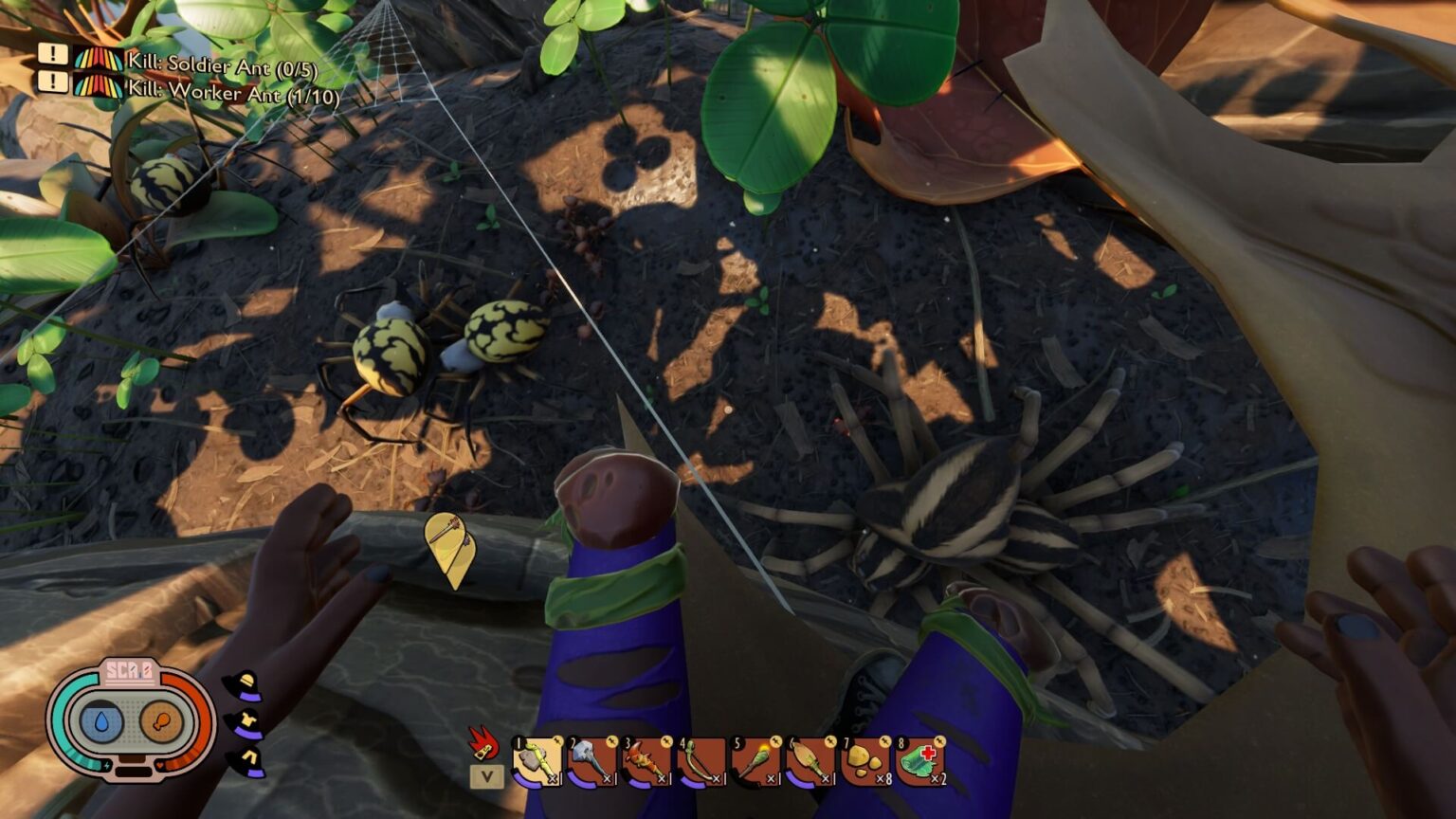Image resolution: width=1456 pixels, height=819 pixels.
Task: Unpin item in hotbar slot 1 via thumbtack
Action: (x=558, y=741)
